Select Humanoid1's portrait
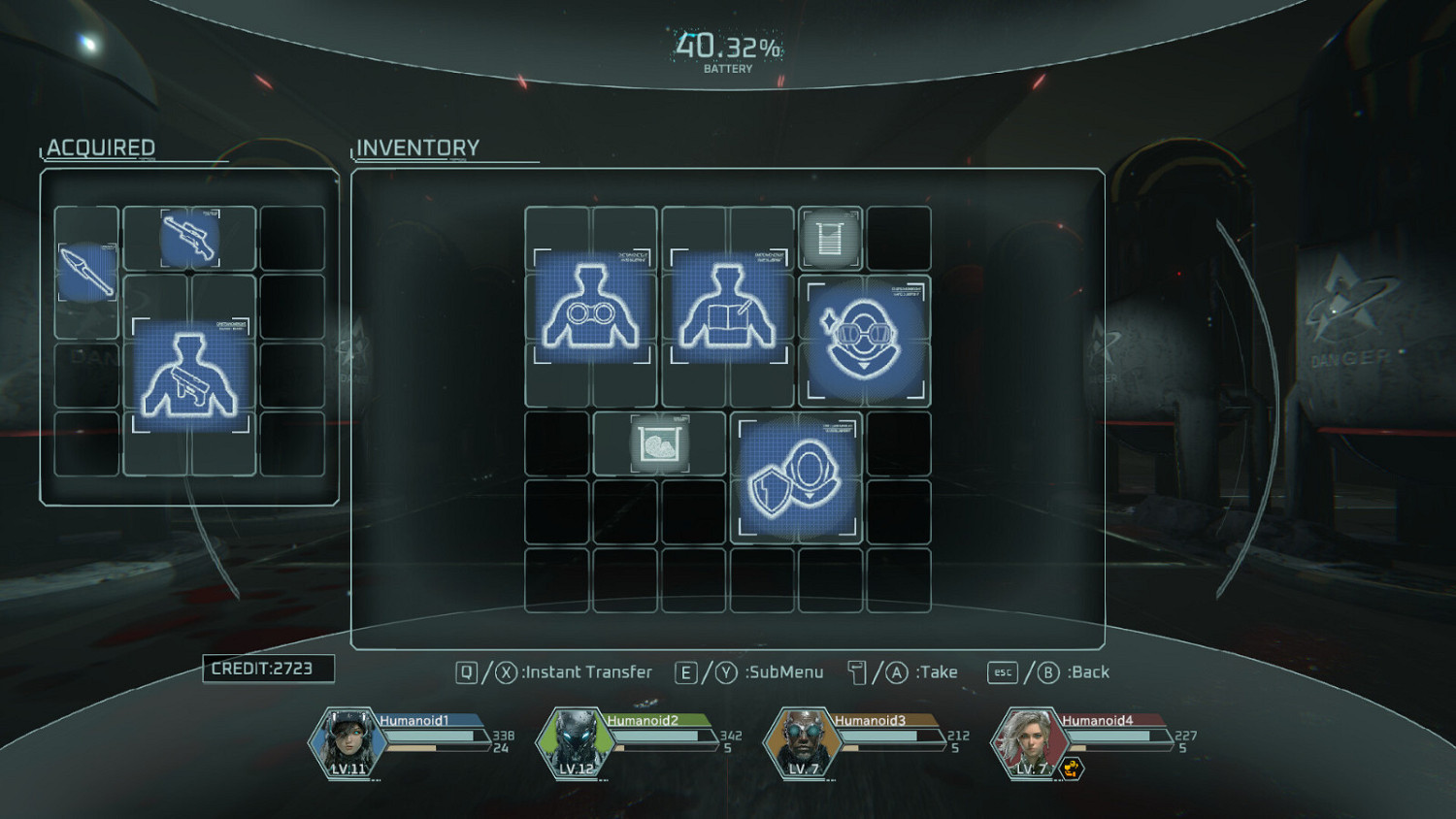The height and width of the screenshot is (819, 1456). tap(346, 741)
